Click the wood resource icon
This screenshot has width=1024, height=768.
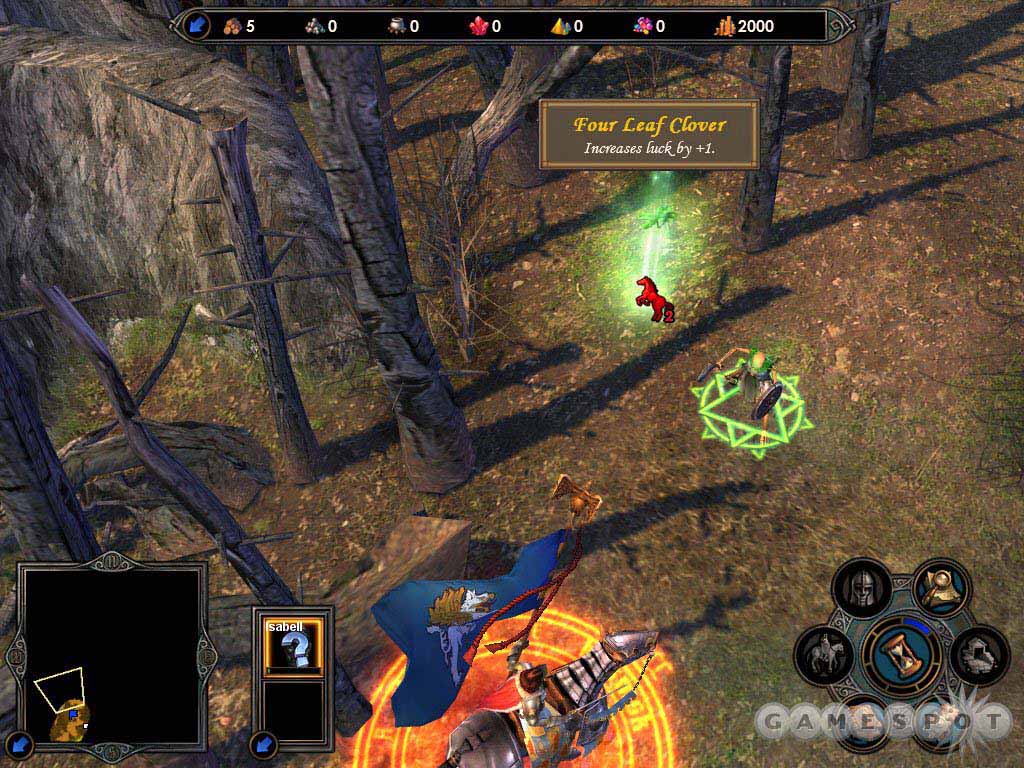click(230, 26)
